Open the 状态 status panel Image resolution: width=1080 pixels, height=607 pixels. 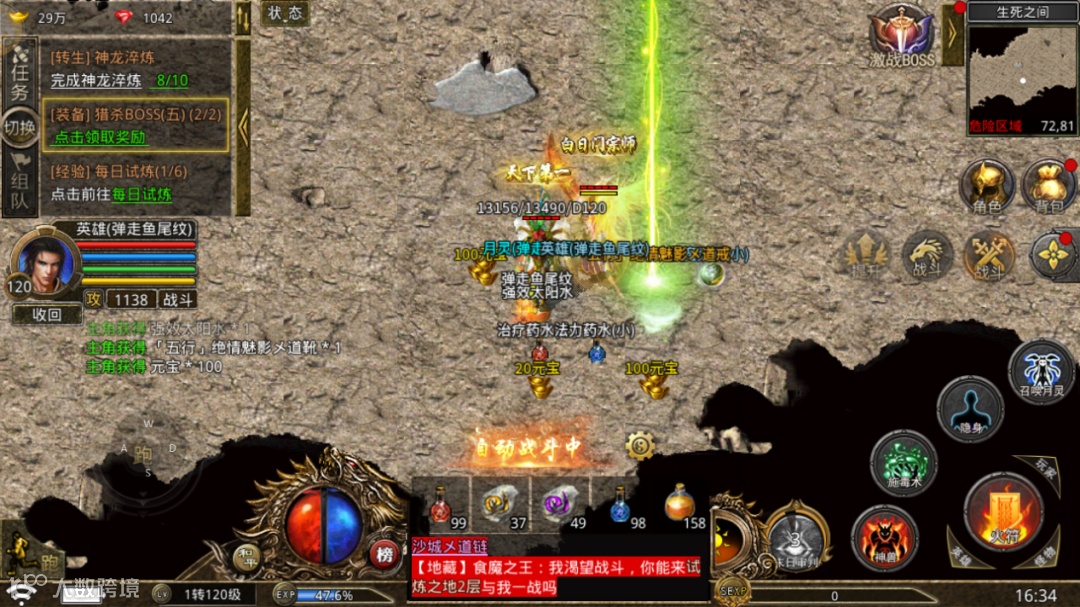[x=285, y=13]
